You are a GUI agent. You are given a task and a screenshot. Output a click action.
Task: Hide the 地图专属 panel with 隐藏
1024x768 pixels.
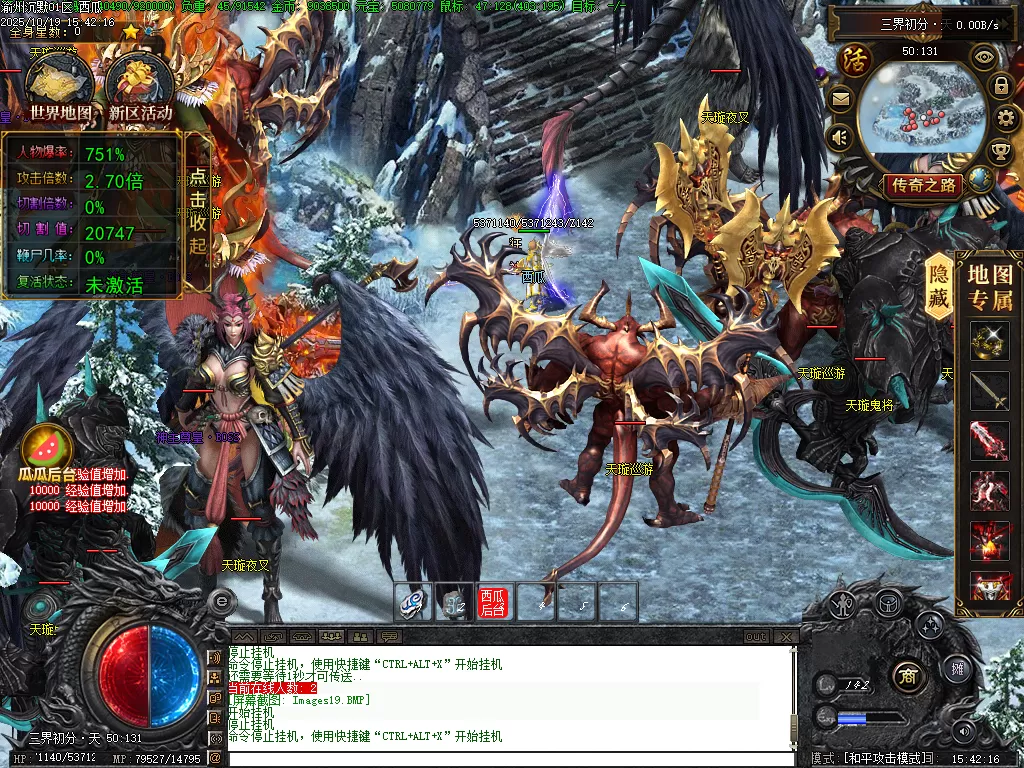[939, 286]
